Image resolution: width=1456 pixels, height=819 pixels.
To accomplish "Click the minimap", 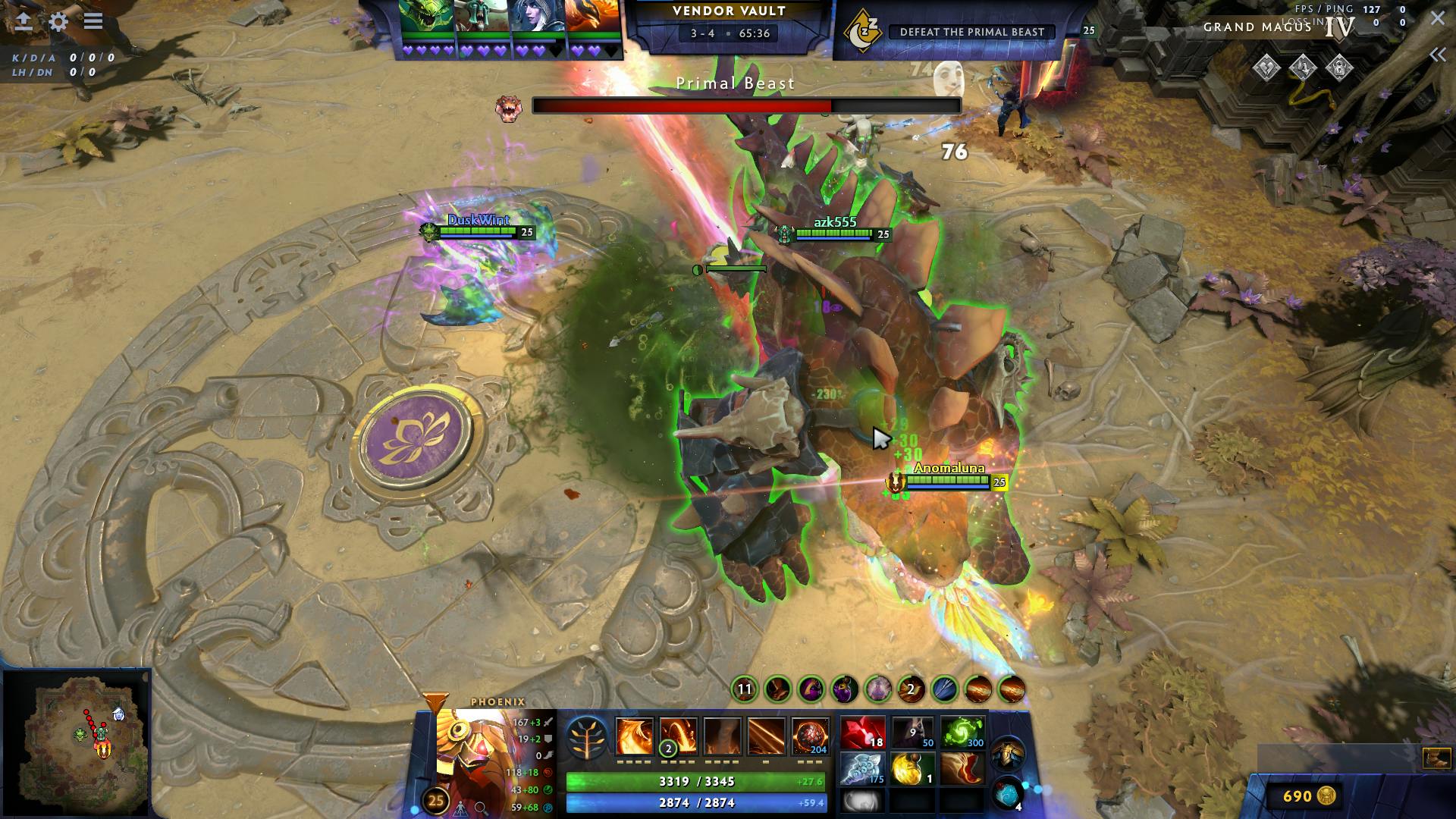I will (x=77, y=744).
